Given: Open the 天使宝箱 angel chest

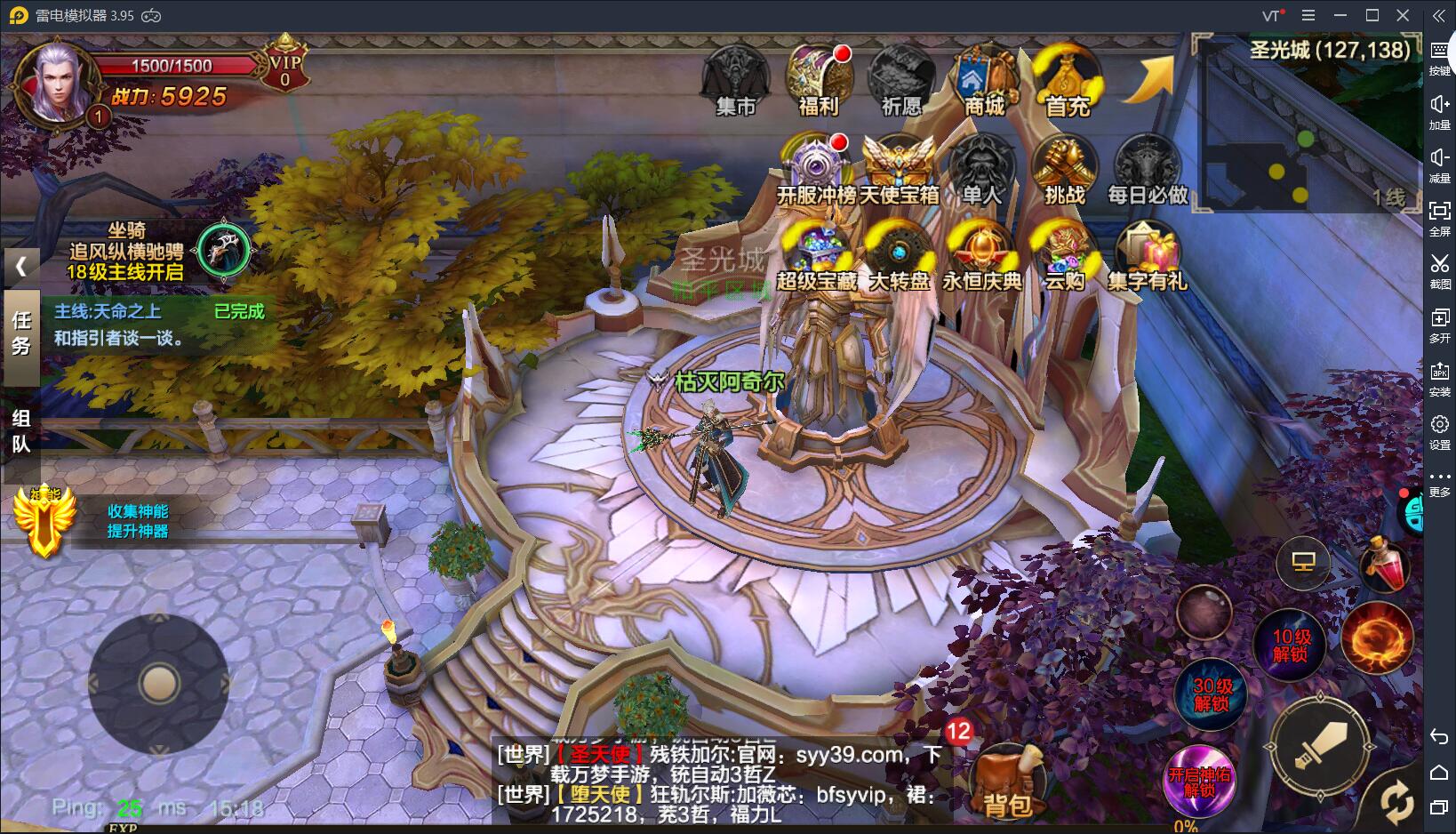Looking at the screenshot, I should 899,169.
